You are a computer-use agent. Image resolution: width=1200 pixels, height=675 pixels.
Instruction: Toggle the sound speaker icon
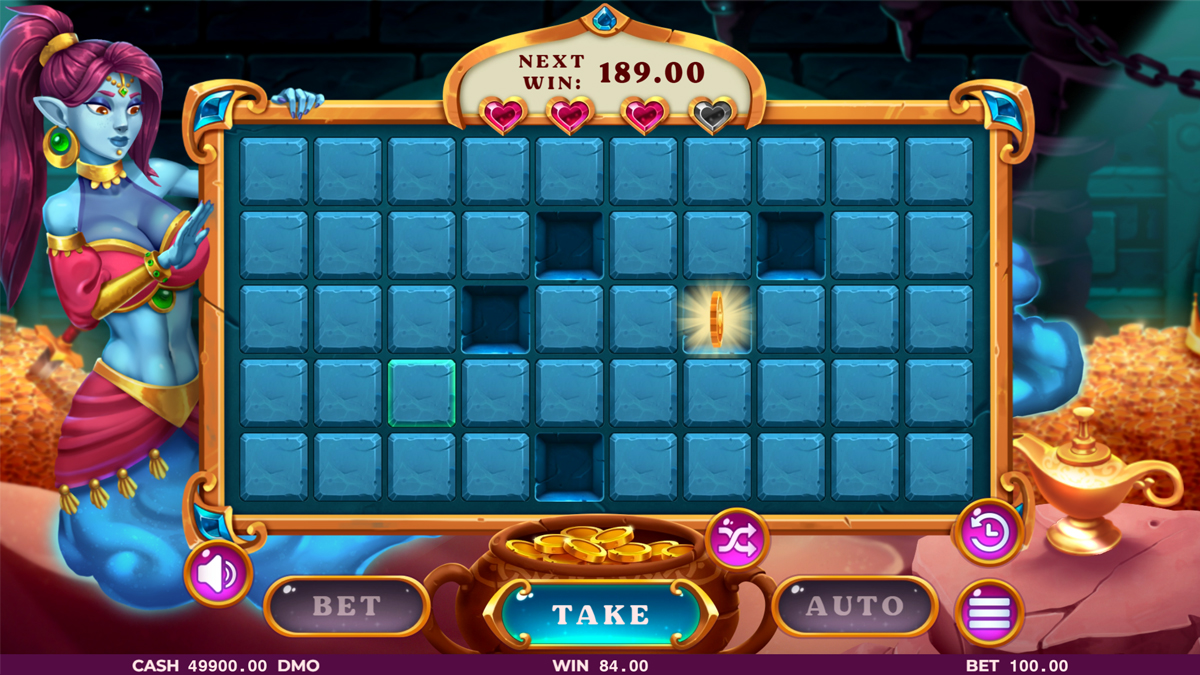click(218, 573)
